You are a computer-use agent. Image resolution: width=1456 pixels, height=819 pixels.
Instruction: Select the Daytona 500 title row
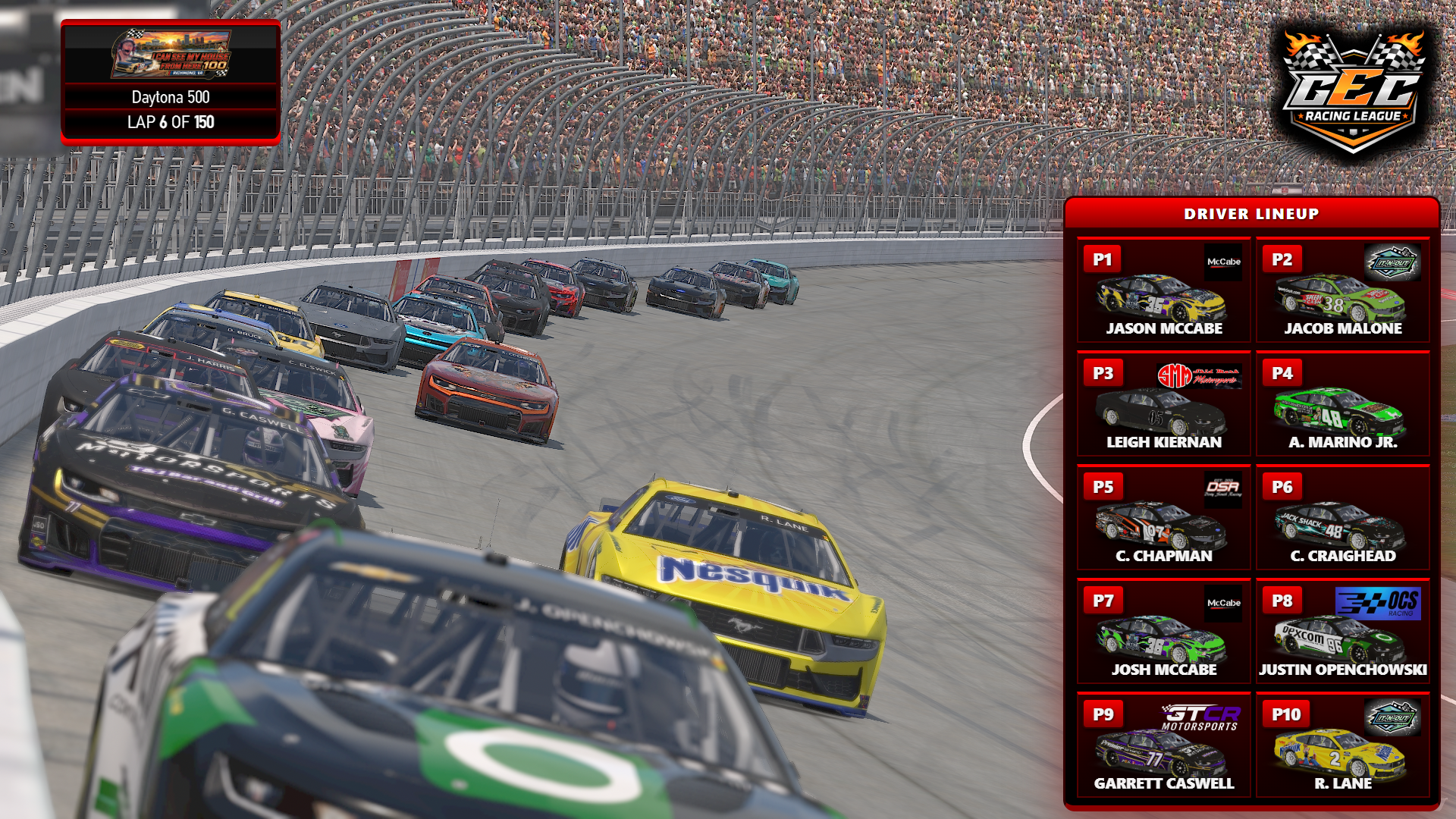[x=171, y=98]
